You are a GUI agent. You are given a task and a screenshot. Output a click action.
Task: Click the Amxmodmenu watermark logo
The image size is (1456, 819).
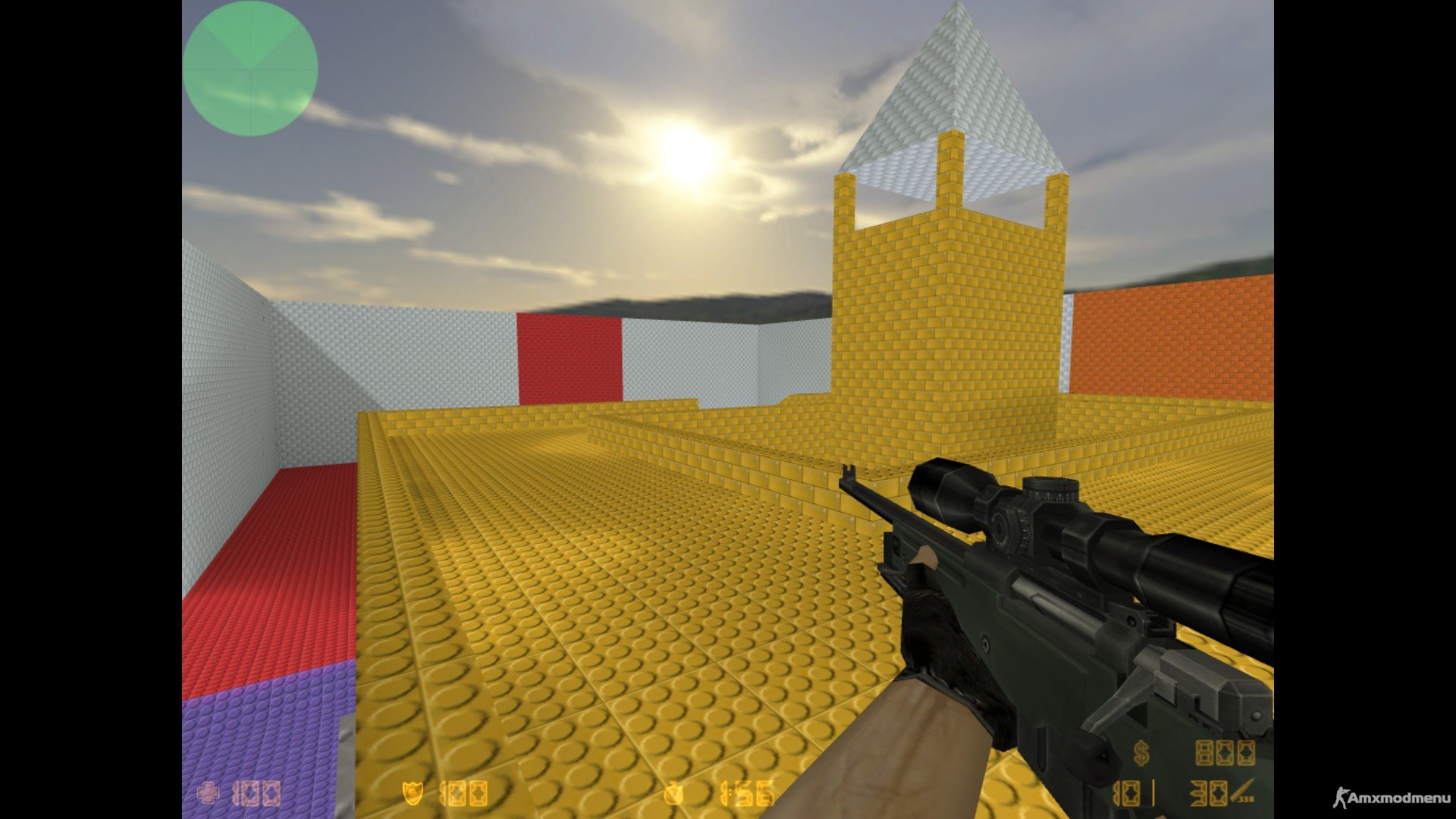[x=1391, y=798]
